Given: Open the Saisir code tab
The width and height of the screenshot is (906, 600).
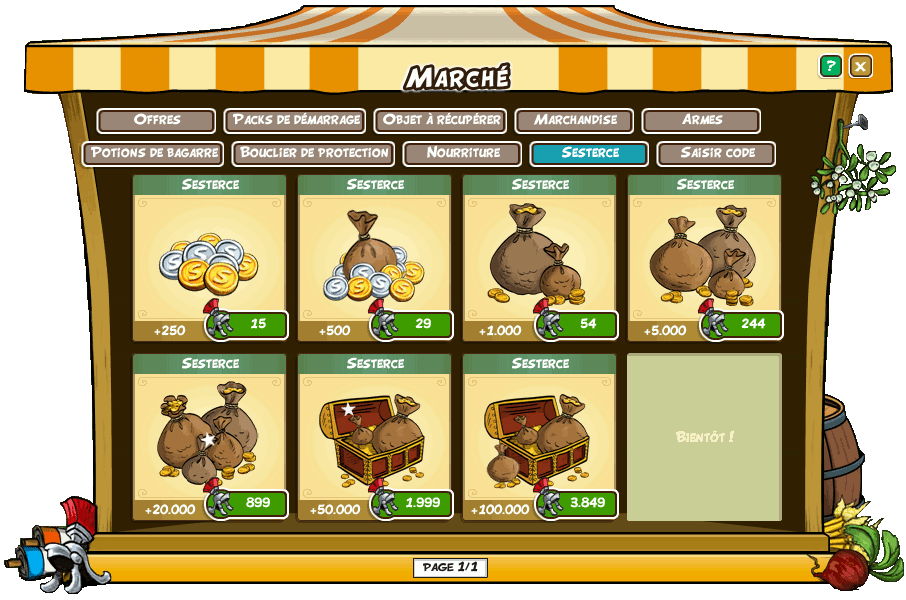Looking at the screenshot, I should [716, 153].
